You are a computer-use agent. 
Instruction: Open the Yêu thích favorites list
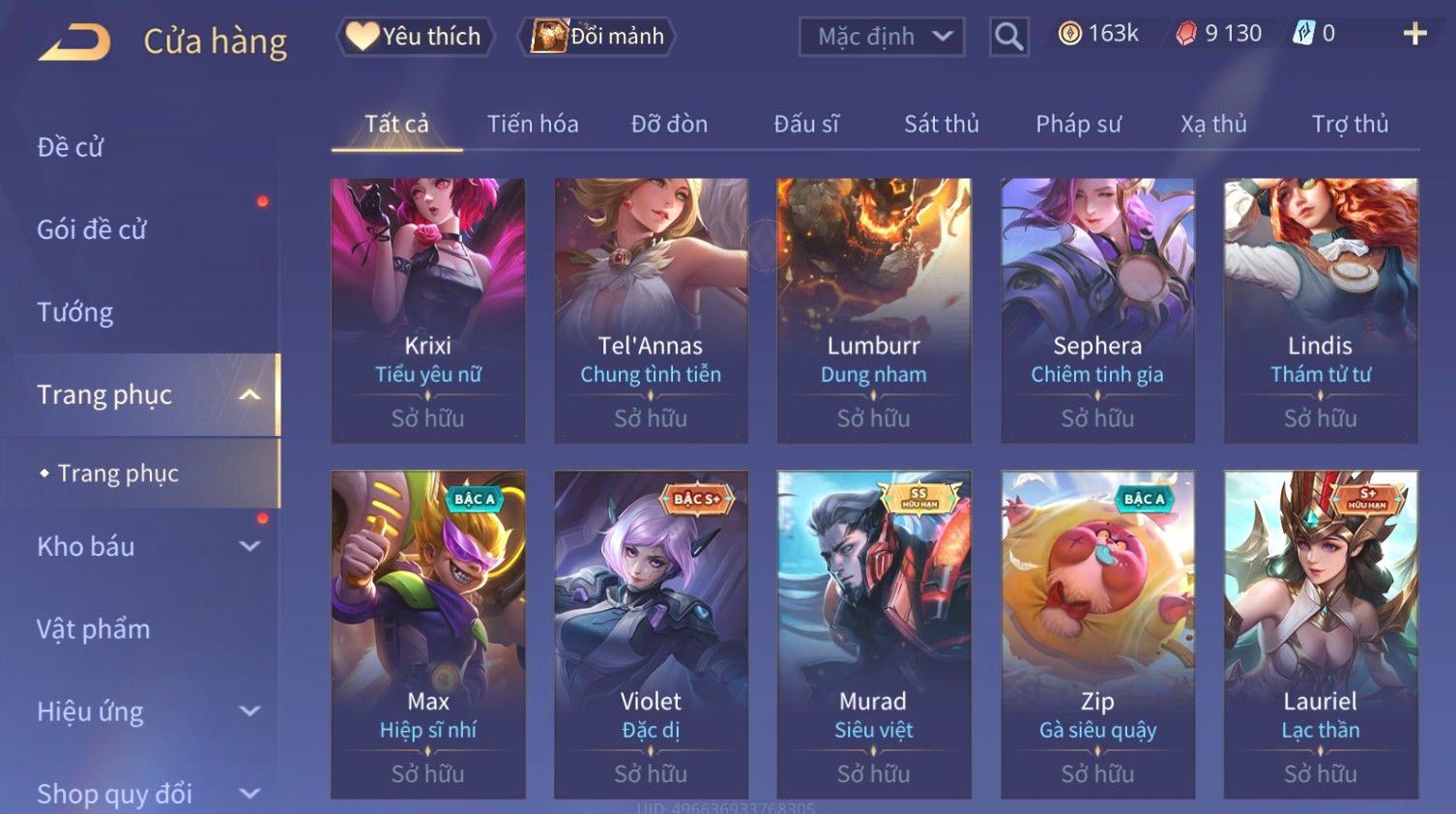416,37
